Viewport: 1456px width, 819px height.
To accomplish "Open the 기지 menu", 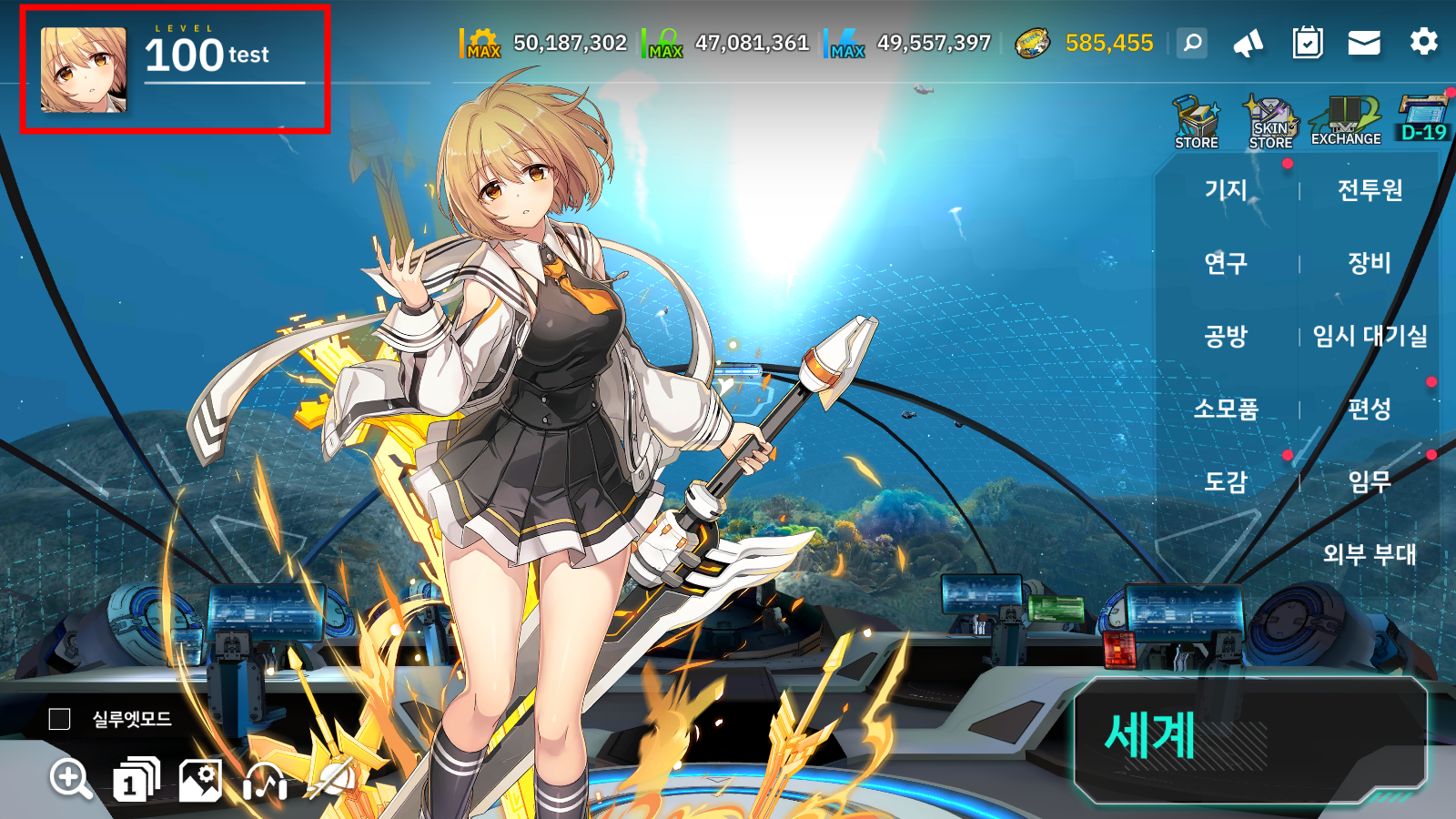I will tap(1226, 190).
